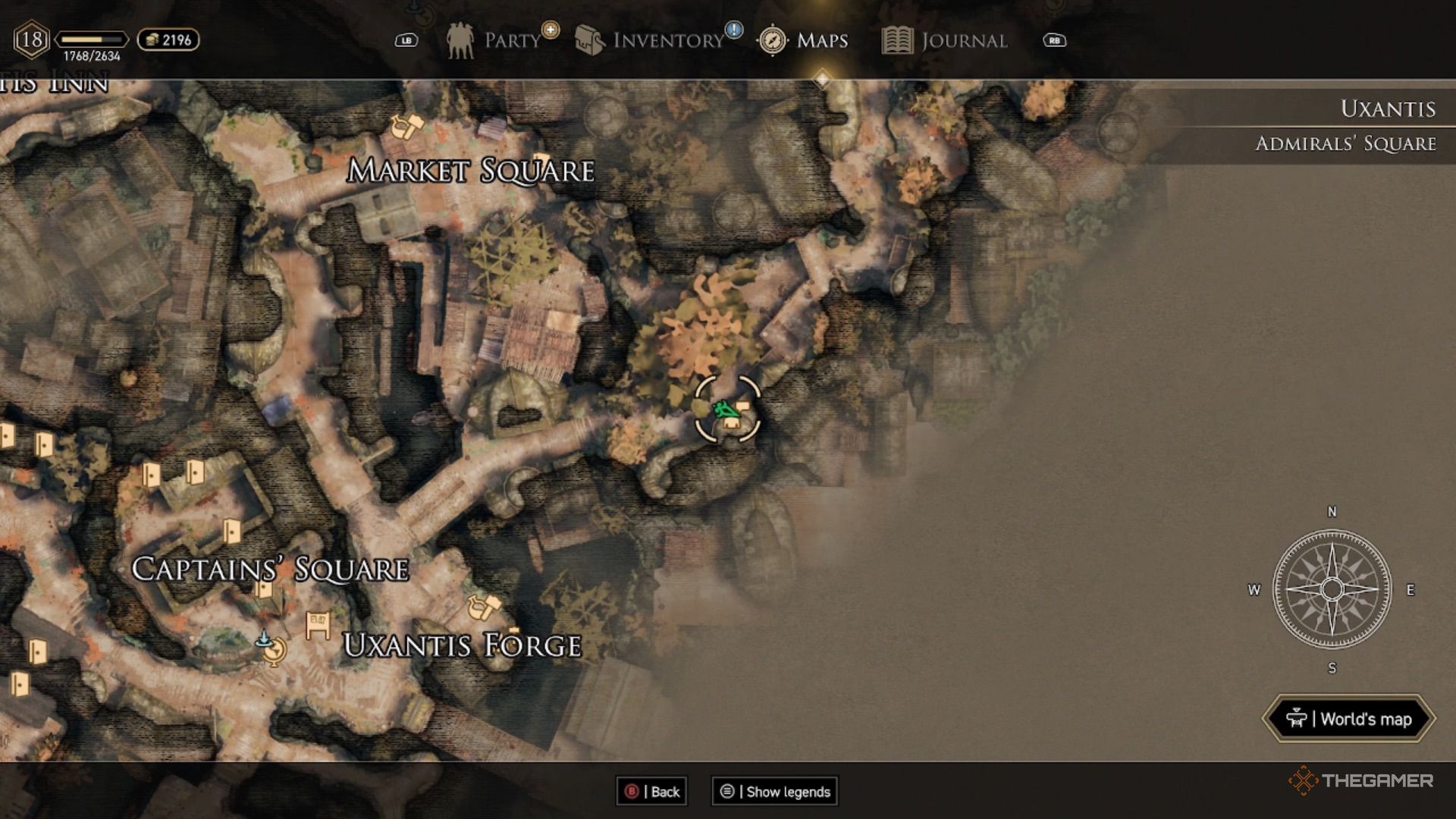Select the green player position marker
Screen dimensions: 1456x819
coord(724,410)
